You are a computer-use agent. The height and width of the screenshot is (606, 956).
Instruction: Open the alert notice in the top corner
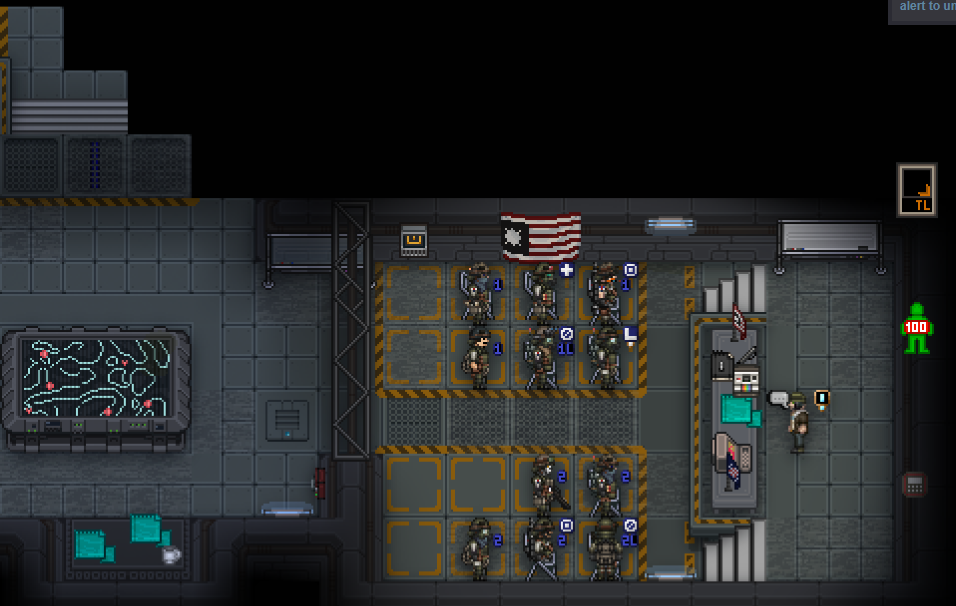tap(922, 10)
